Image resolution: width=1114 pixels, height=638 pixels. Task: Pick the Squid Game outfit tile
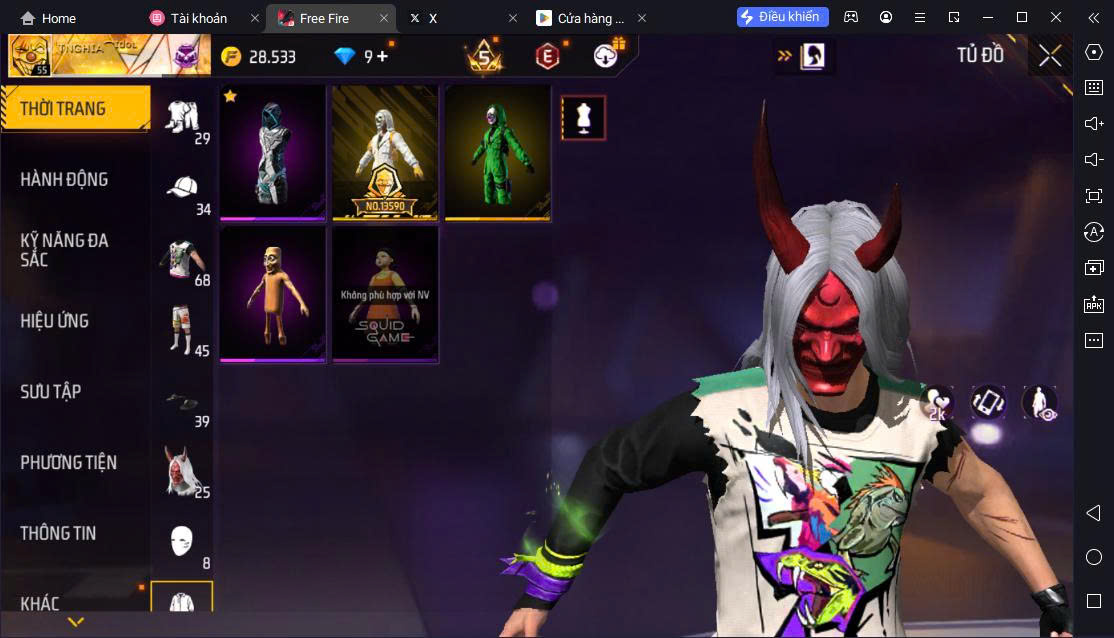pyautogui.click(x=385, y=292)
